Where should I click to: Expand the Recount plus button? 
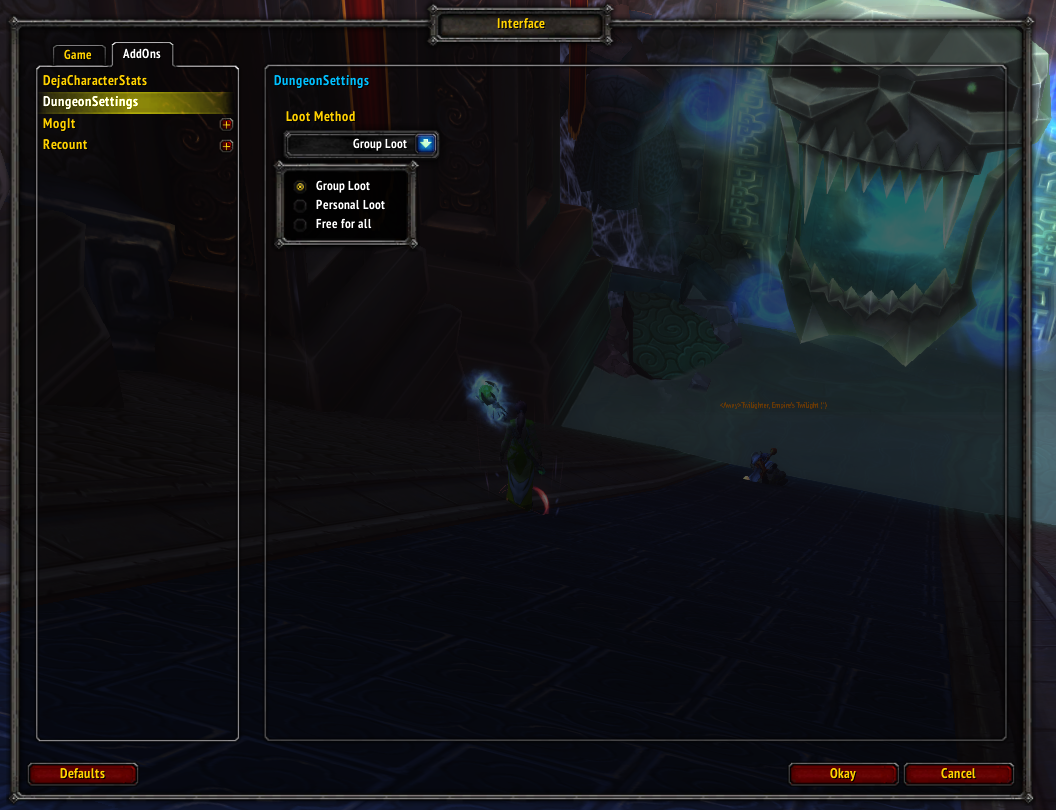pyautogui.click(x=226, y=146)
